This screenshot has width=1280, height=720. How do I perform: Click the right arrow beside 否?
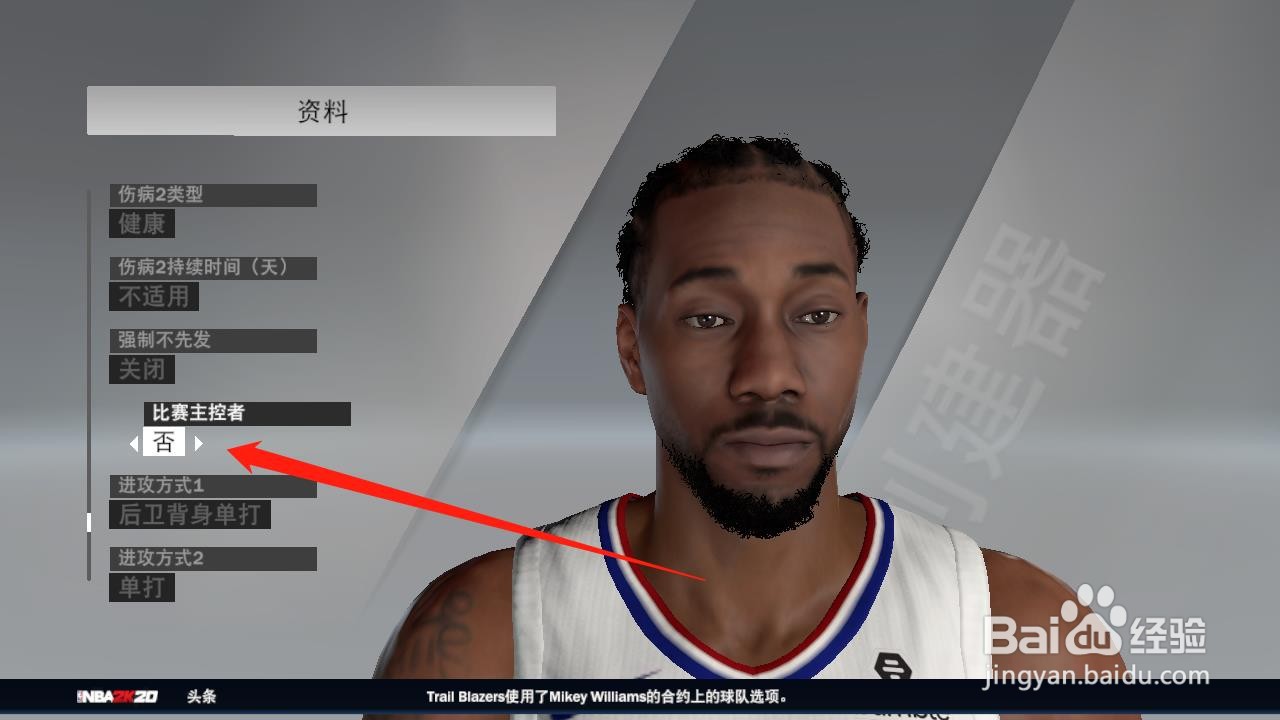coord(197,442)
